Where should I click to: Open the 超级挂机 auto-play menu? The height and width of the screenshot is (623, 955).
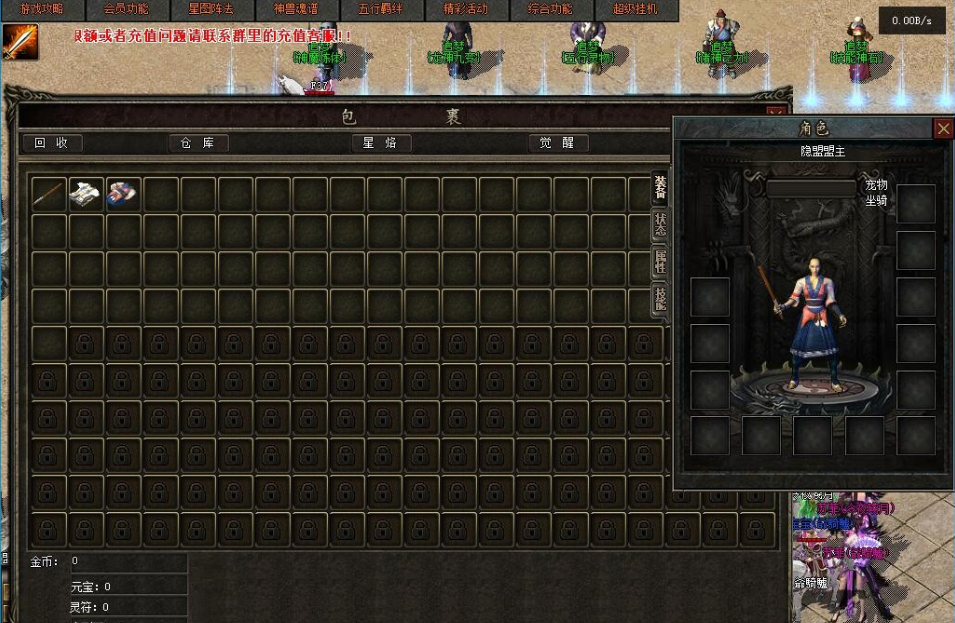(x=635, y=9)
